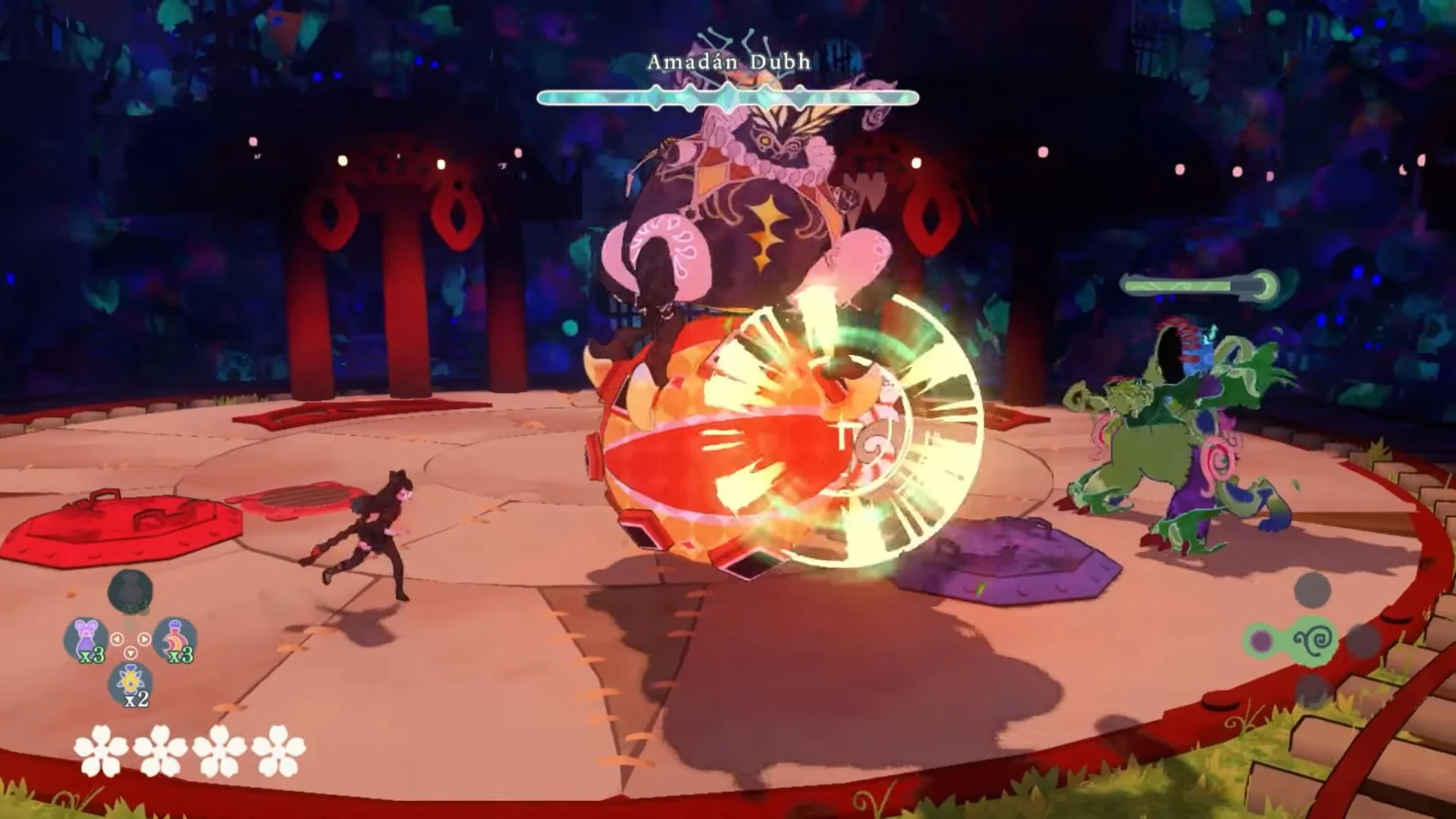
Task: Activate the green spiral ability icon
Action: 1314,641
